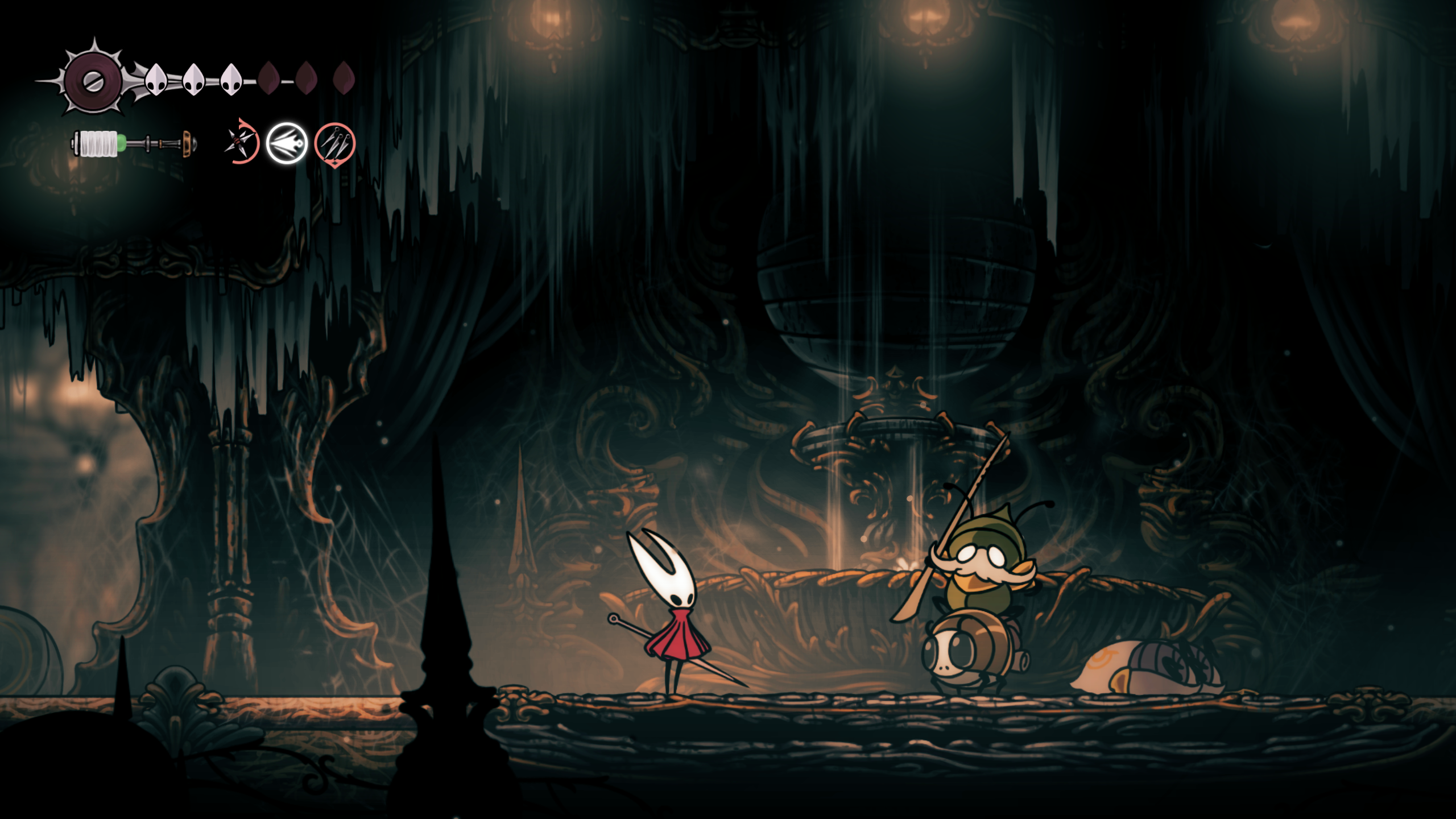1456x819 pixels.
Task: Select the spiked shuriken tool icon
Action: 240,142
